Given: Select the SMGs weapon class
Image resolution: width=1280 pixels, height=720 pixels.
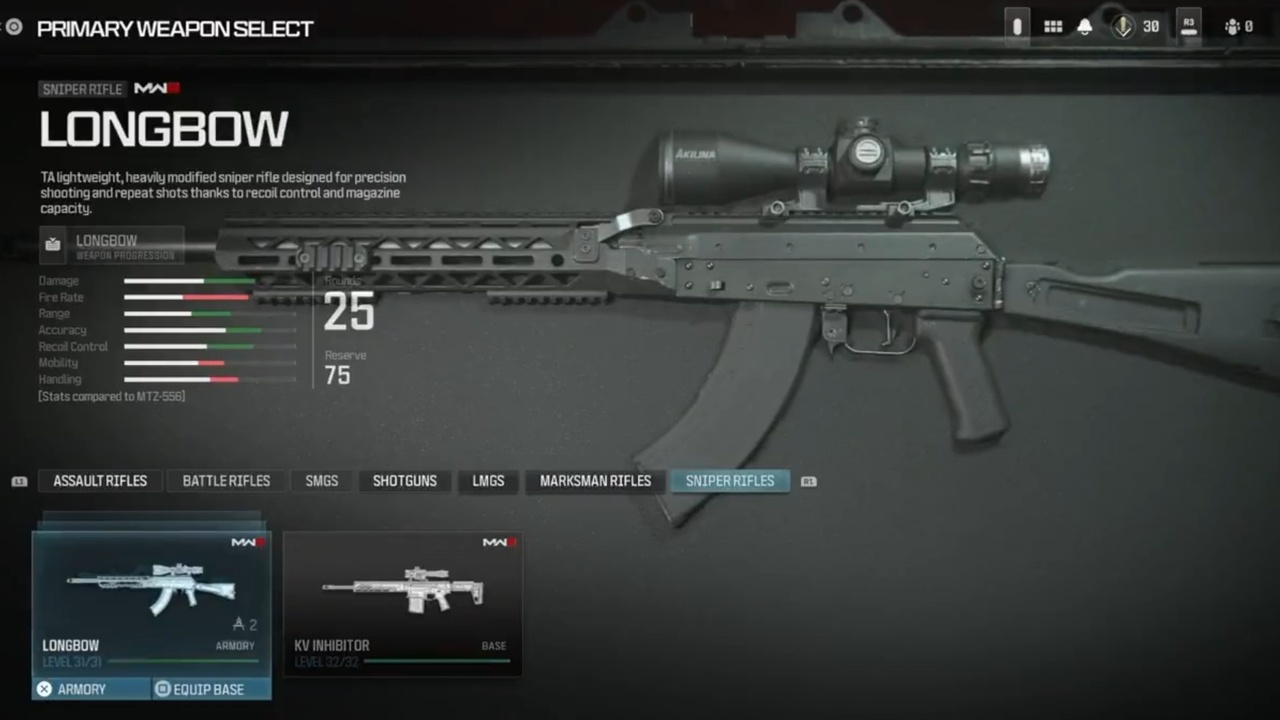Looking at the screenshot, I should point(321,481).
